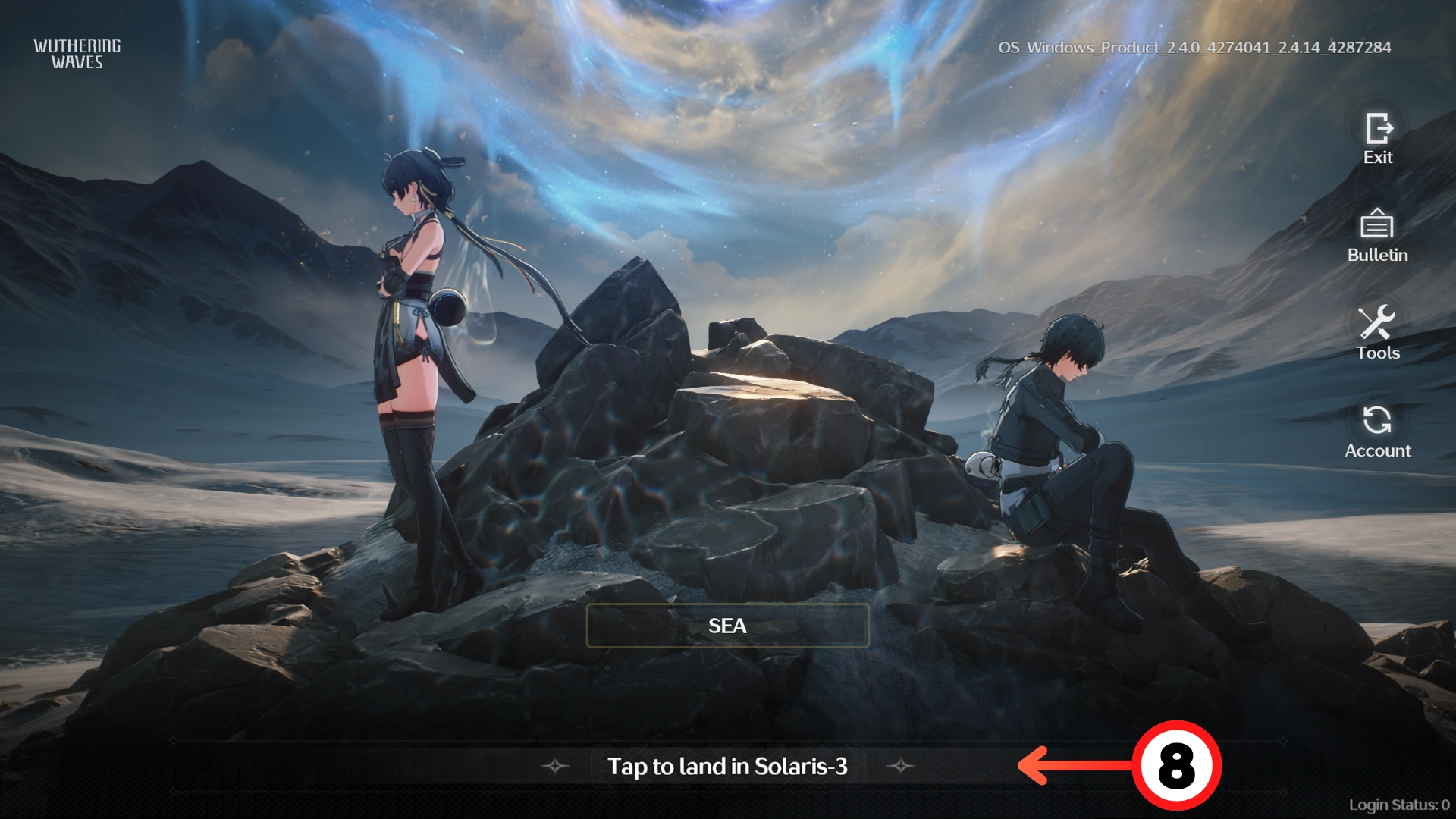This screenshot has height=819, width=1456.
Task: Open the Bulletin notices
Action: (1377, 234)
